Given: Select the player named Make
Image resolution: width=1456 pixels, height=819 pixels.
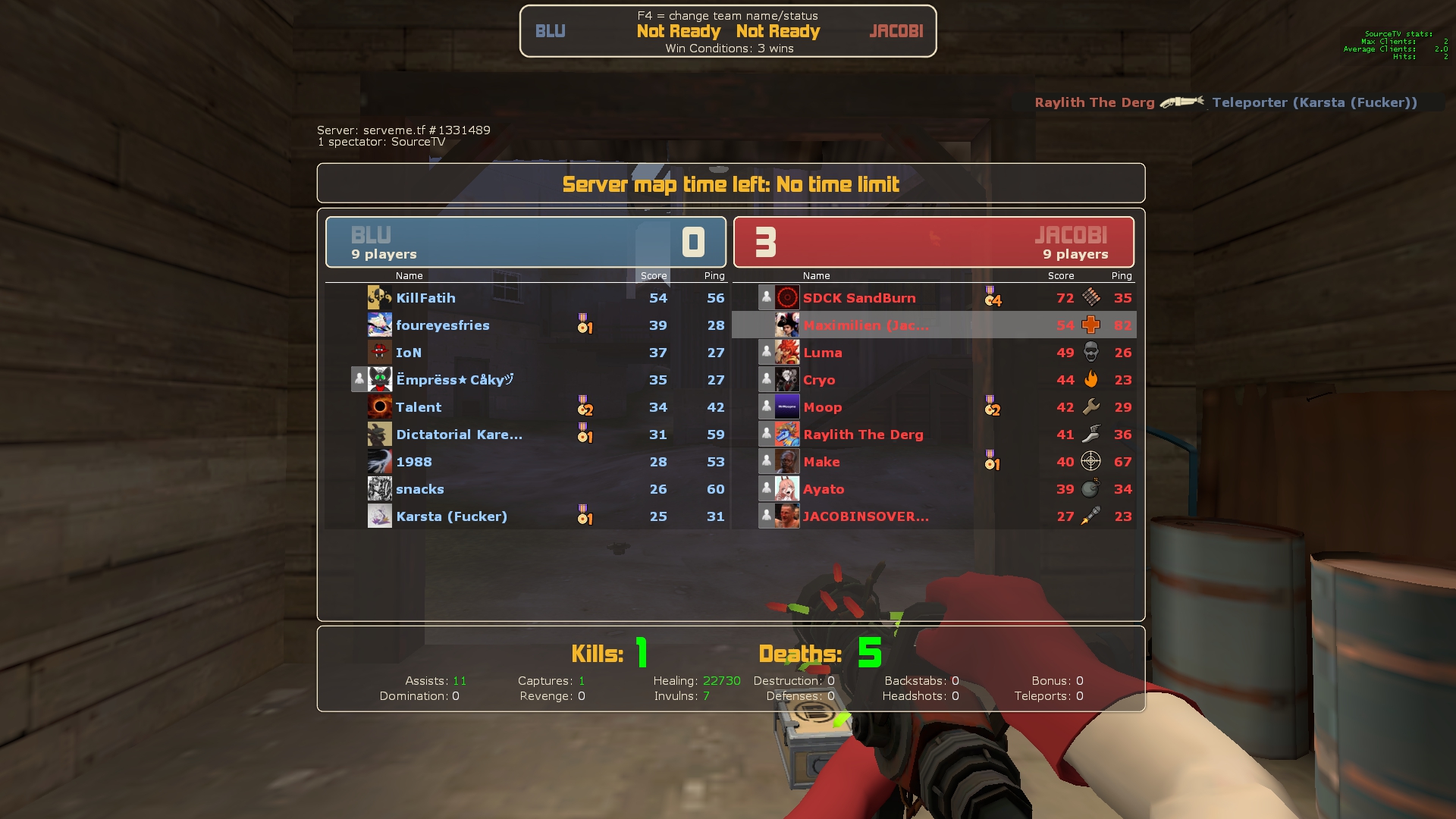Looking at the screenshot, I should (821, 462).
